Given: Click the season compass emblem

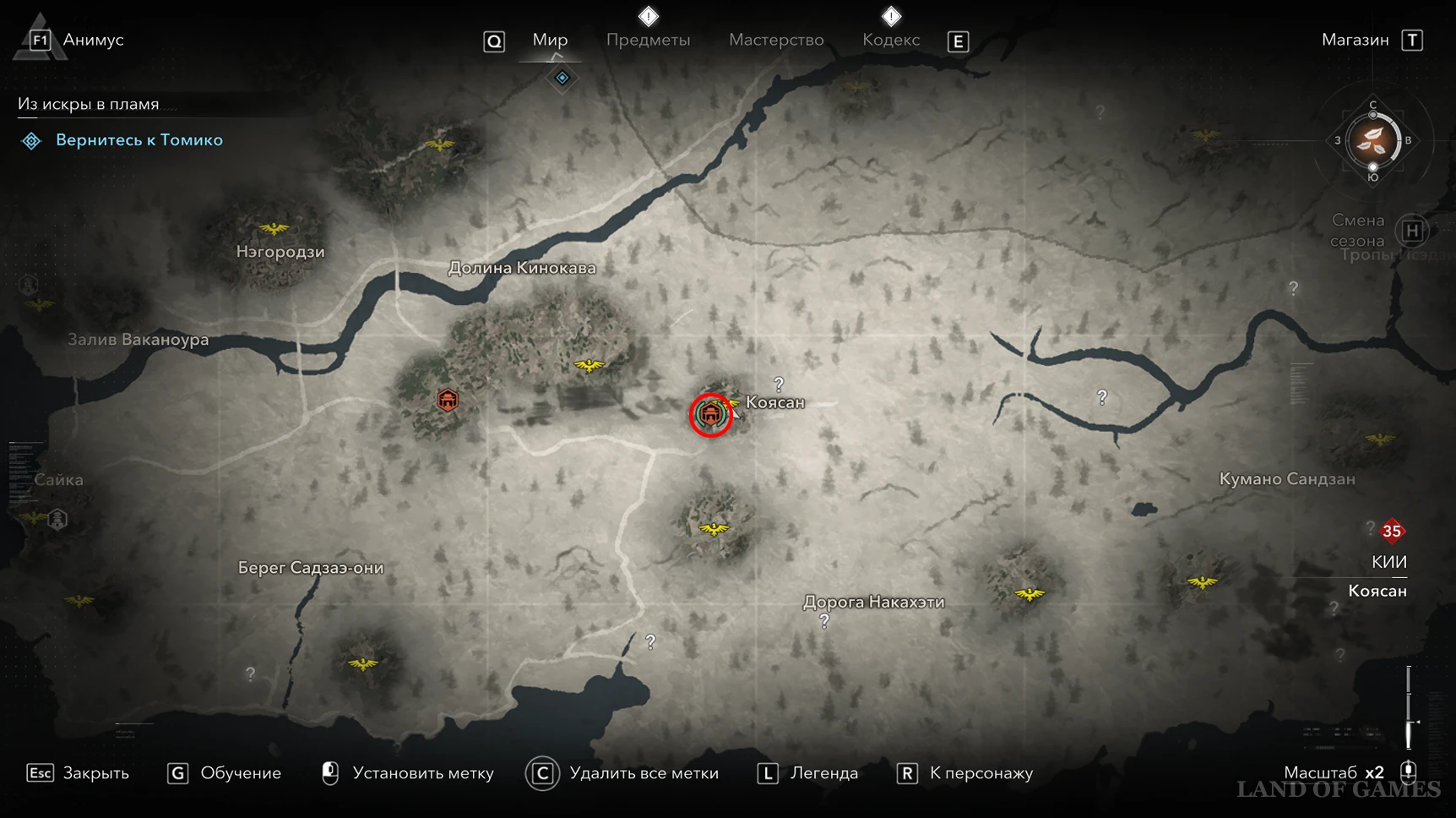Looking at the screenshot, I should (x=1372, y=140).
